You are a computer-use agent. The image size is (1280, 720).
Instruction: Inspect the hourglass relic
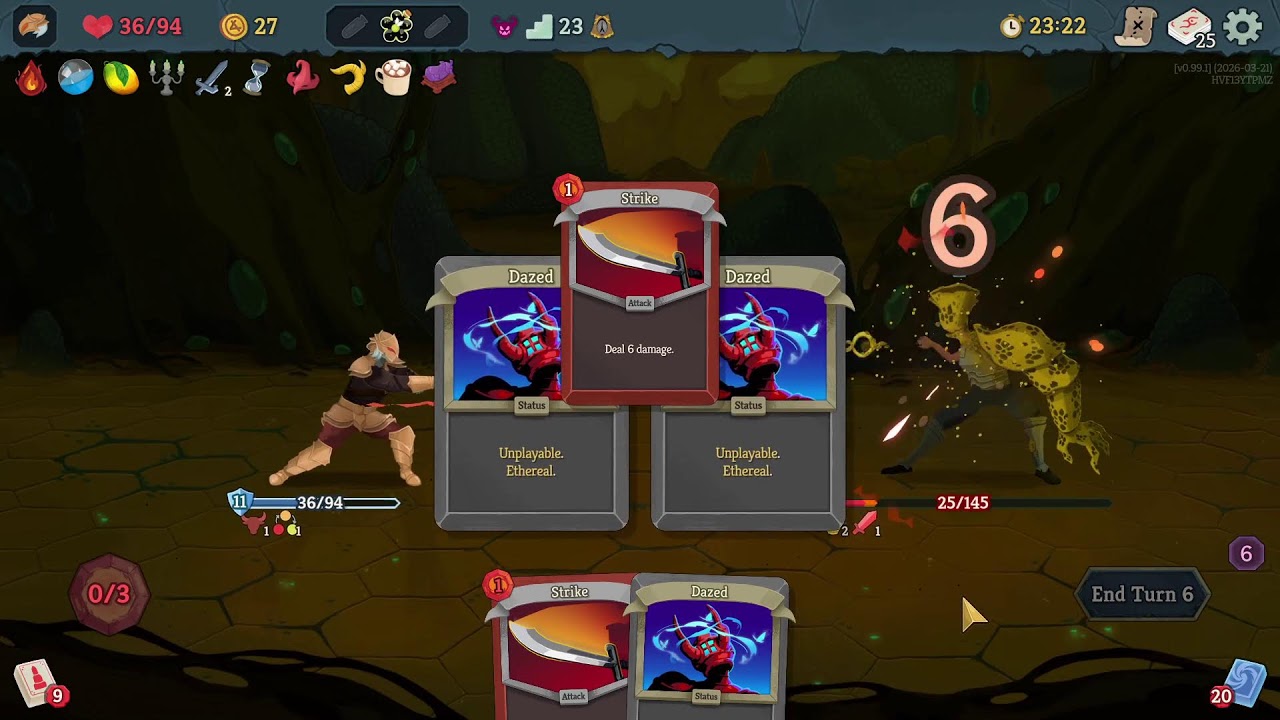coord(256,78)
